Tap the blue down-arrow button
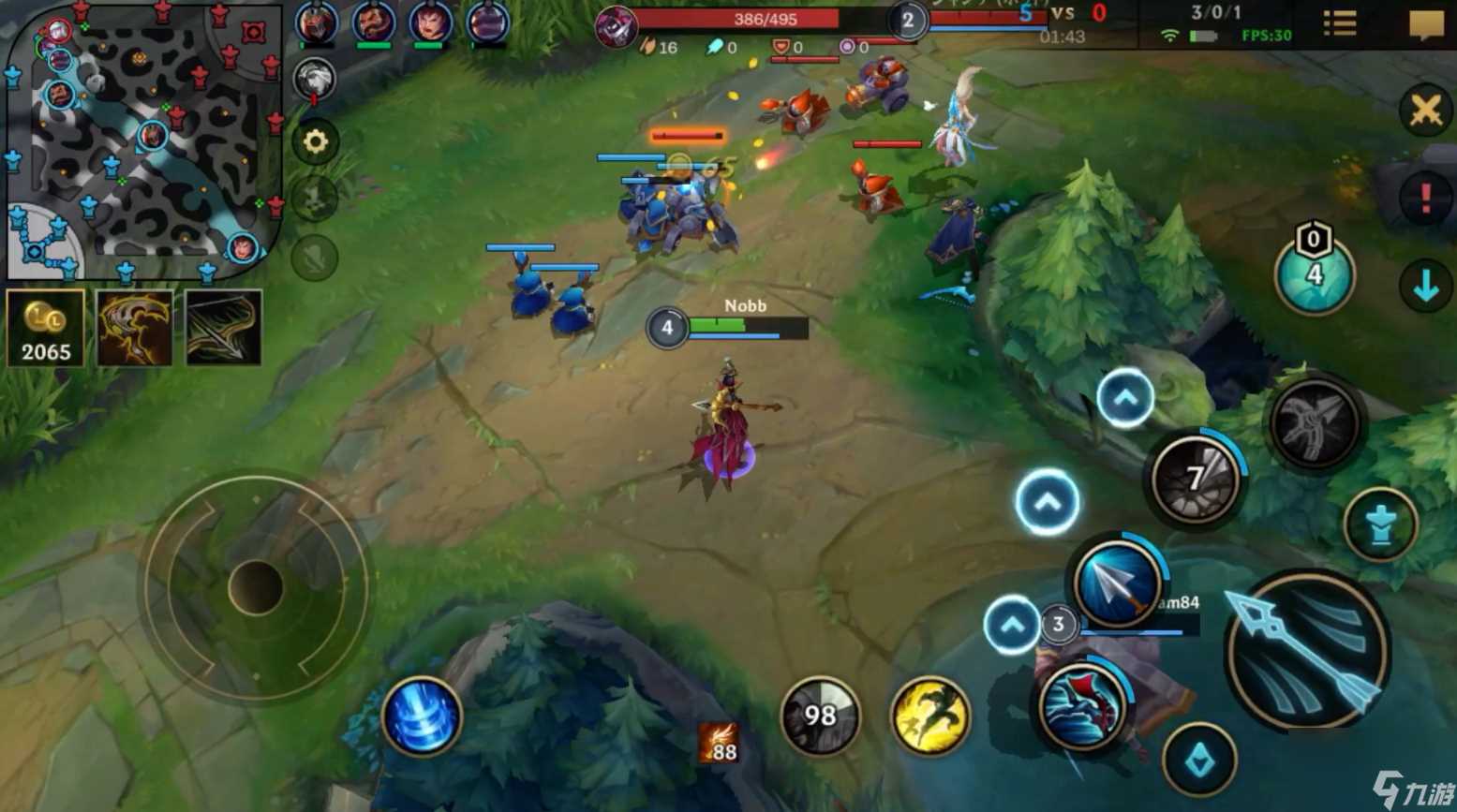 click(x=1425, y=287)
